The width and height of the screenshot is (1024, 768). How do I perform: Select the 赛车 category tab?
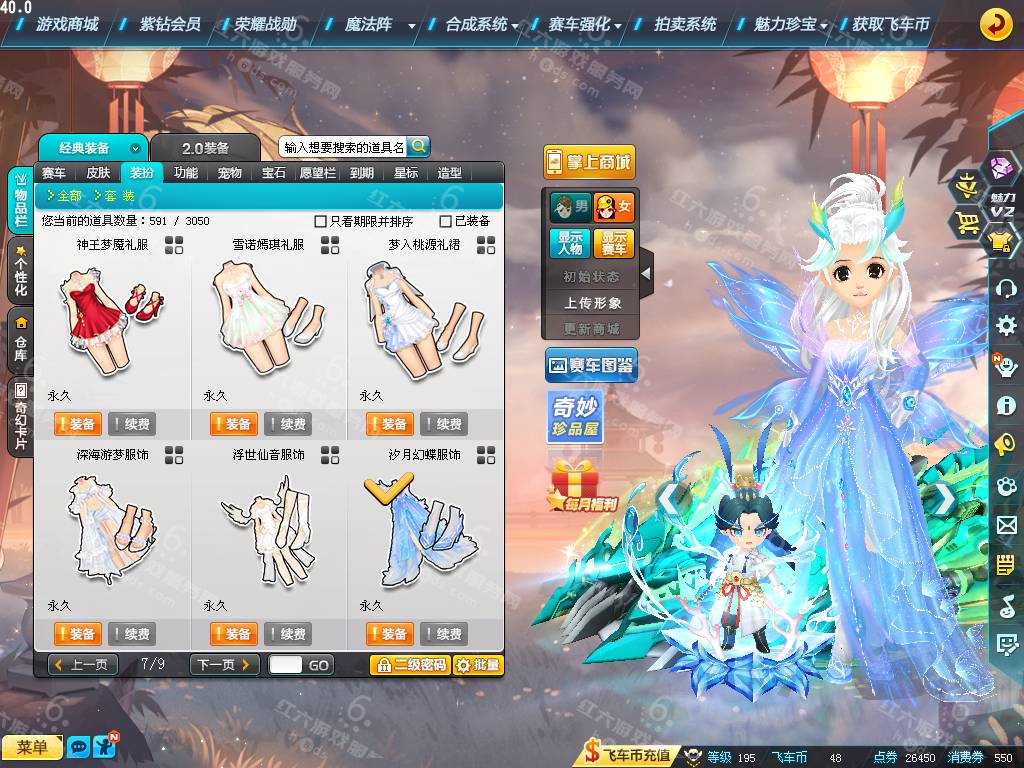click(54, 172)
